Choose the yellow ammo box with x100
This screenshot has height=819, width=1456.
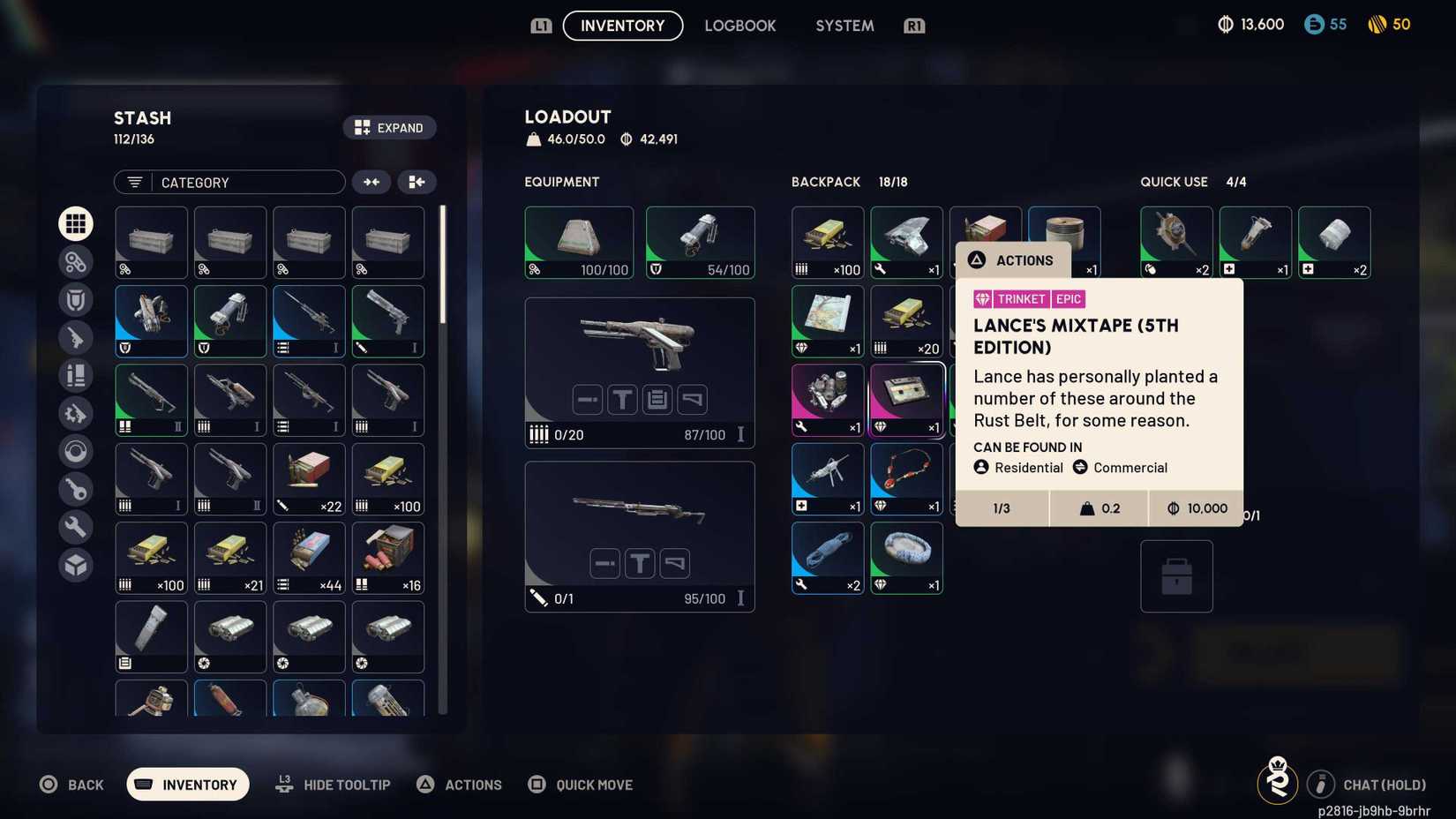(827, 242)
